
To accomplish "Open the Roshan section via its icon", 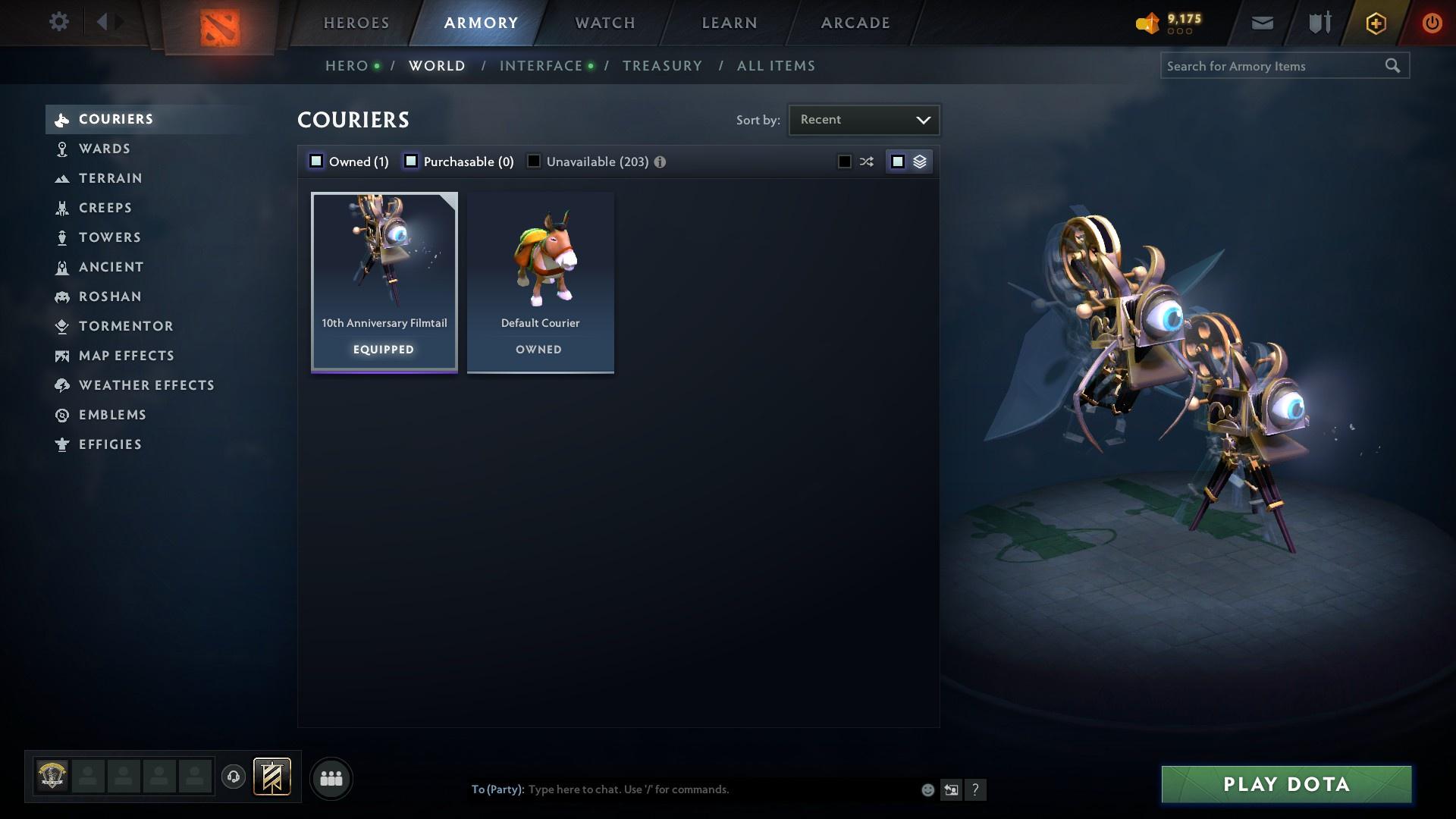I will point(61,297).
